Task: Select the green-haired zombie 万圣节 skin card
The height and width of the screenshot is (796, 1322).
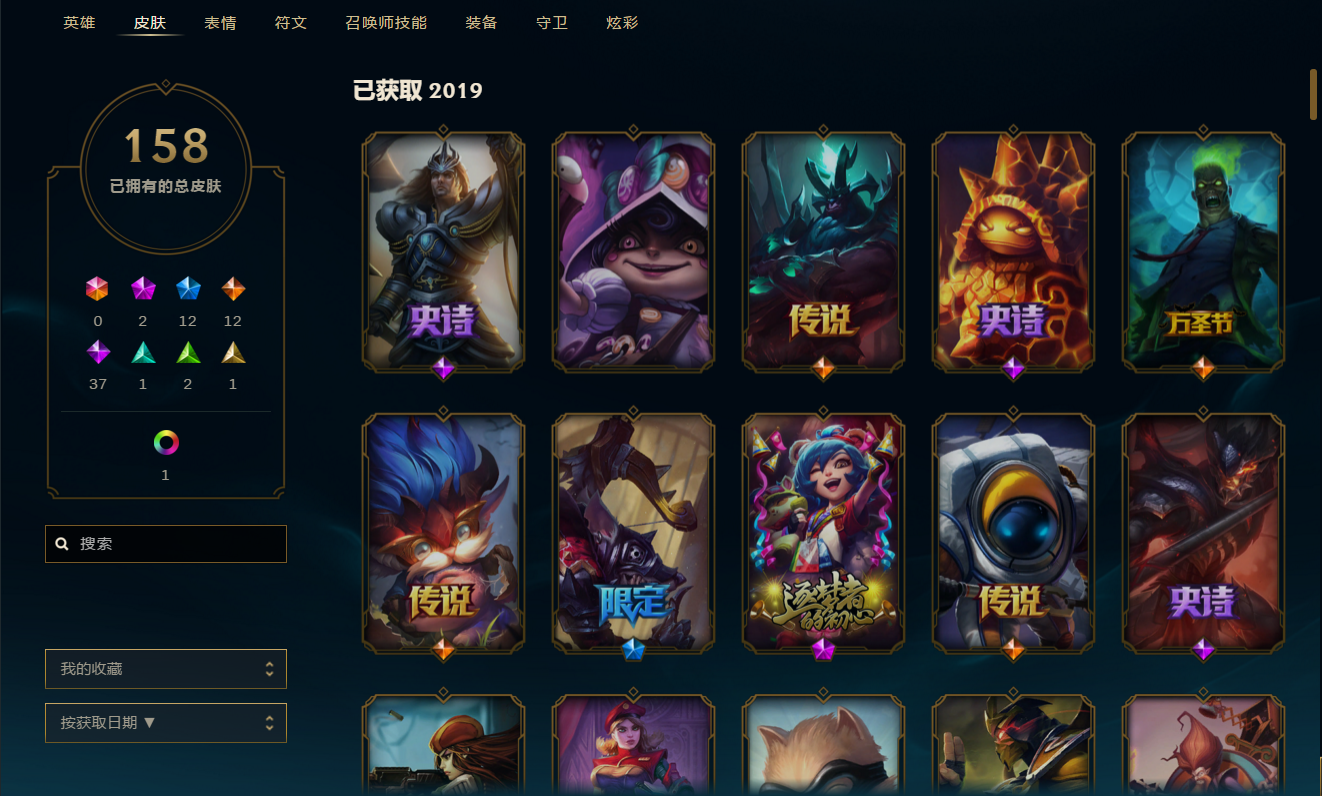Action: [1203, 250]
